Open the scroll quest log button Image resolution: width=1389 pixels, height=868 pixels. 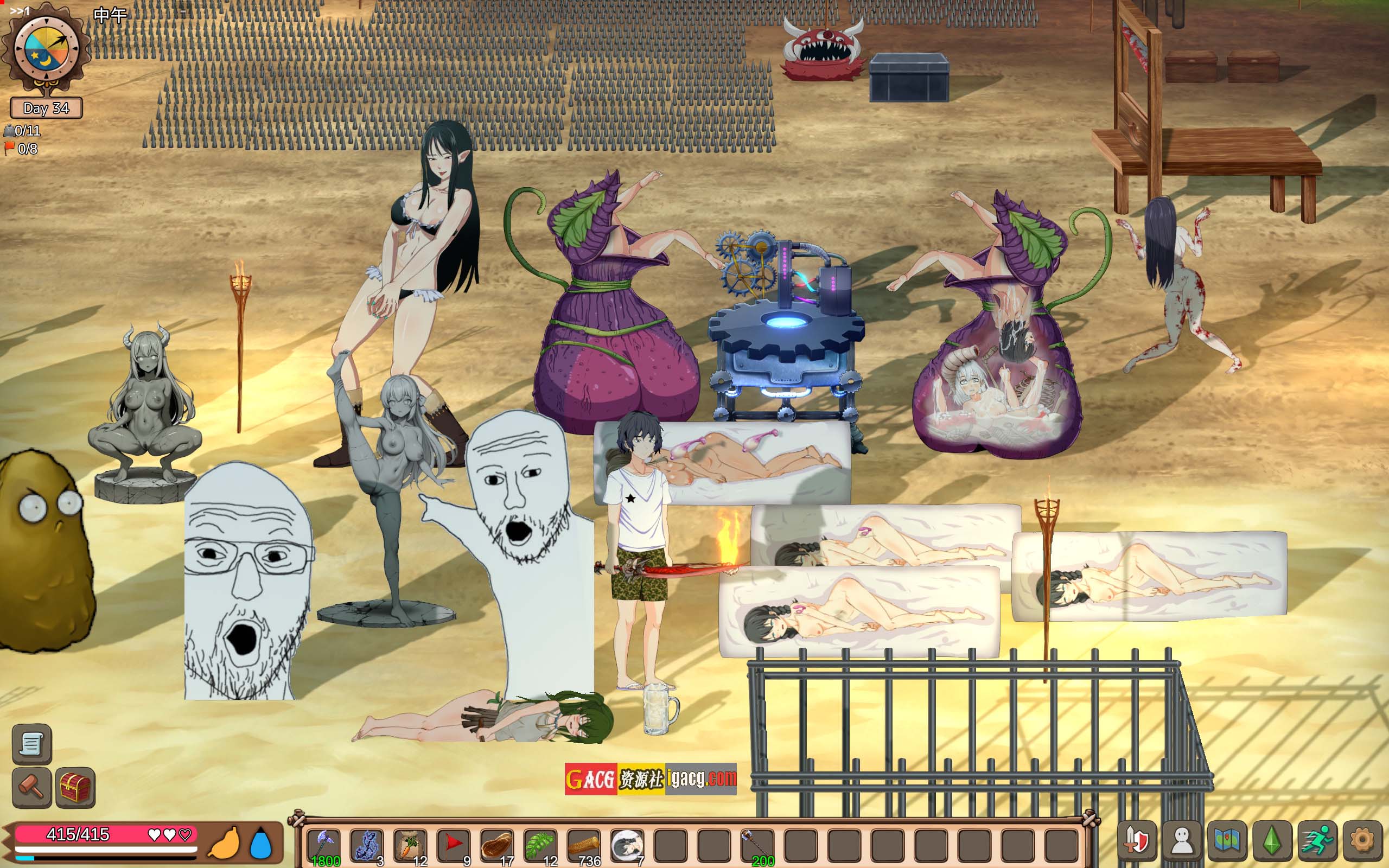(x=31, y=744)
